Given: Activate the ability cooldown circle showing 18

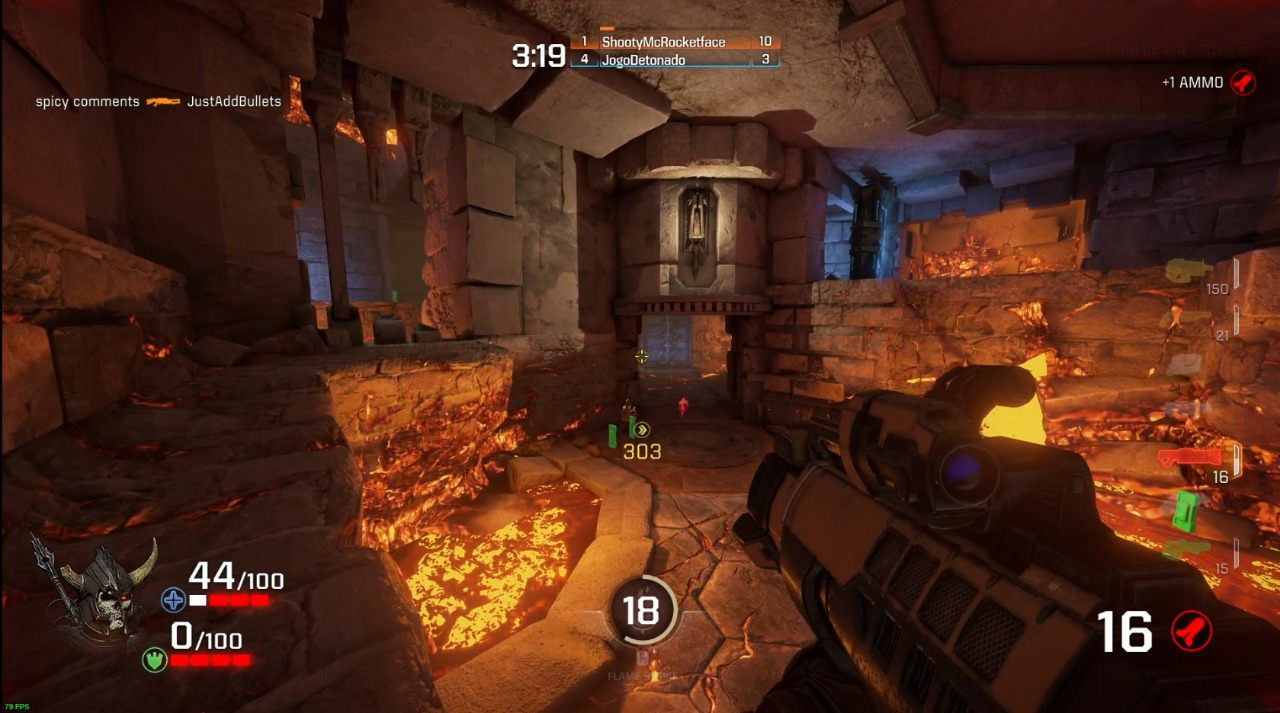Looking at the screenshot, I should coord(641,609).
